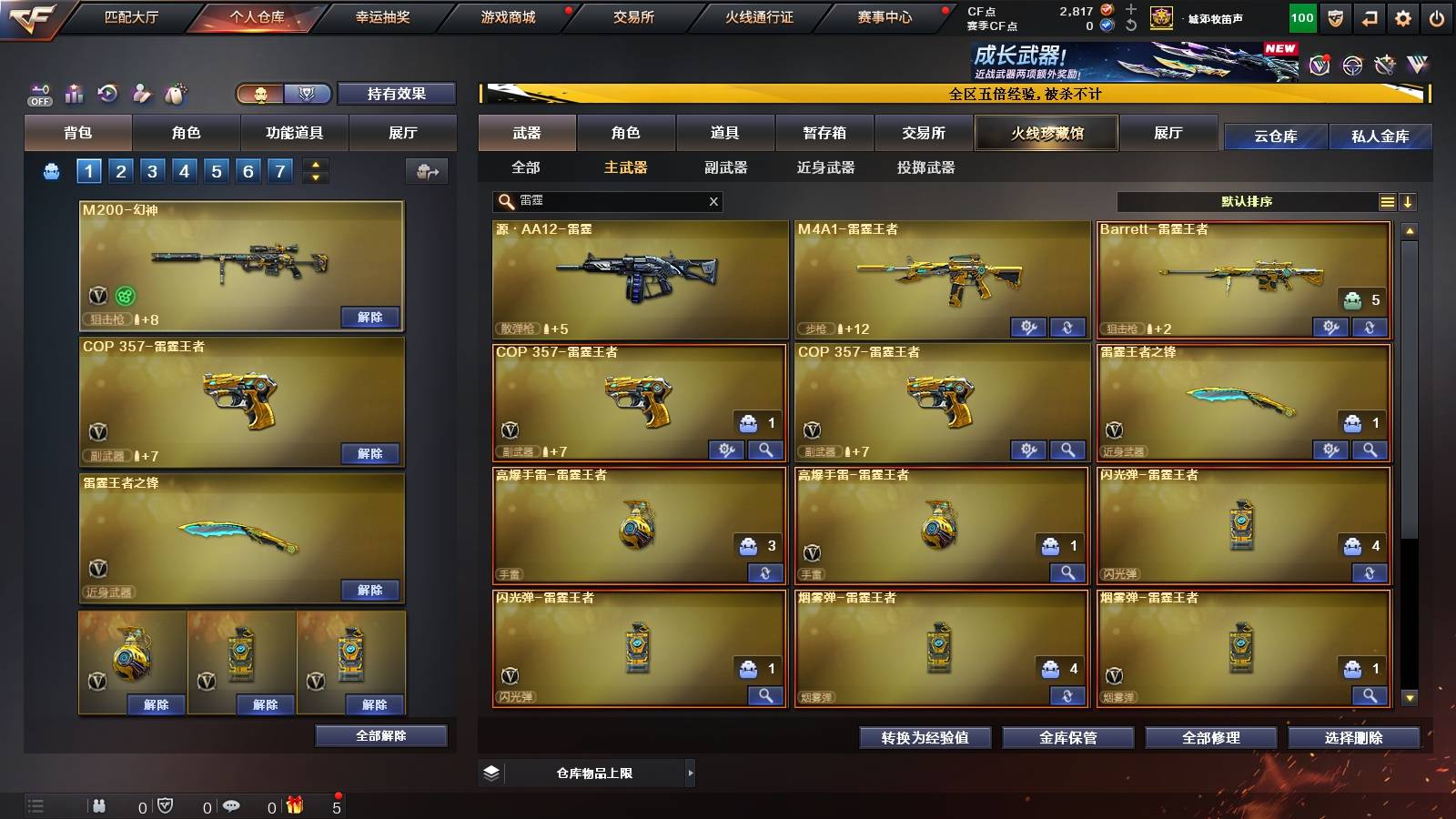The image size is (1456, 819).
Task: Toggle the sort list view icon beside 默认排序
Action: tap(1387, 201)
